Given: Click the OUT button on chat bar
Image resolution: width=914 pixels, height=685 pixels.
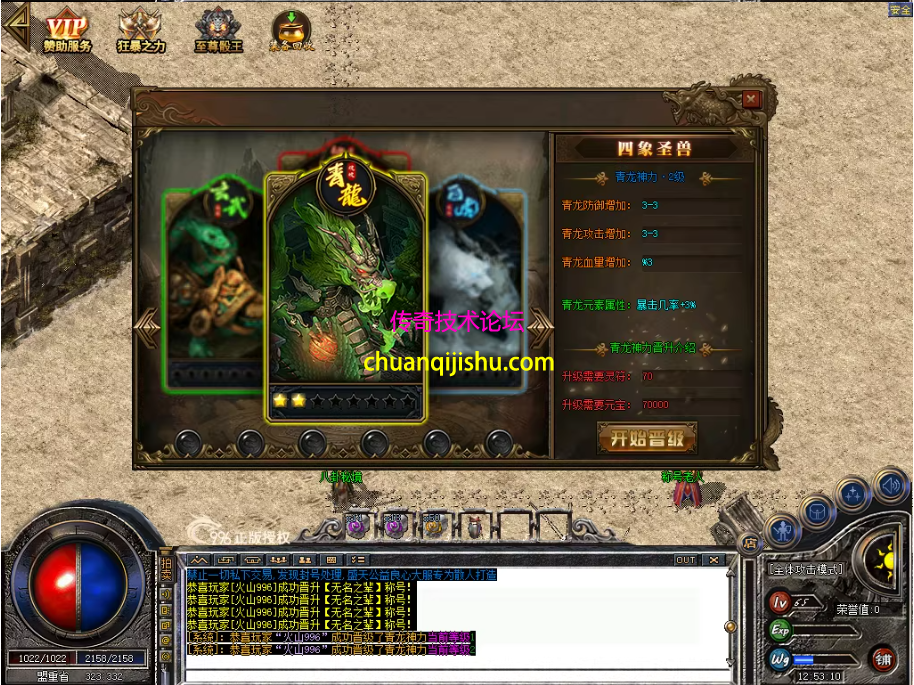Looking at the screenshot, I should (x=685, y=560).
